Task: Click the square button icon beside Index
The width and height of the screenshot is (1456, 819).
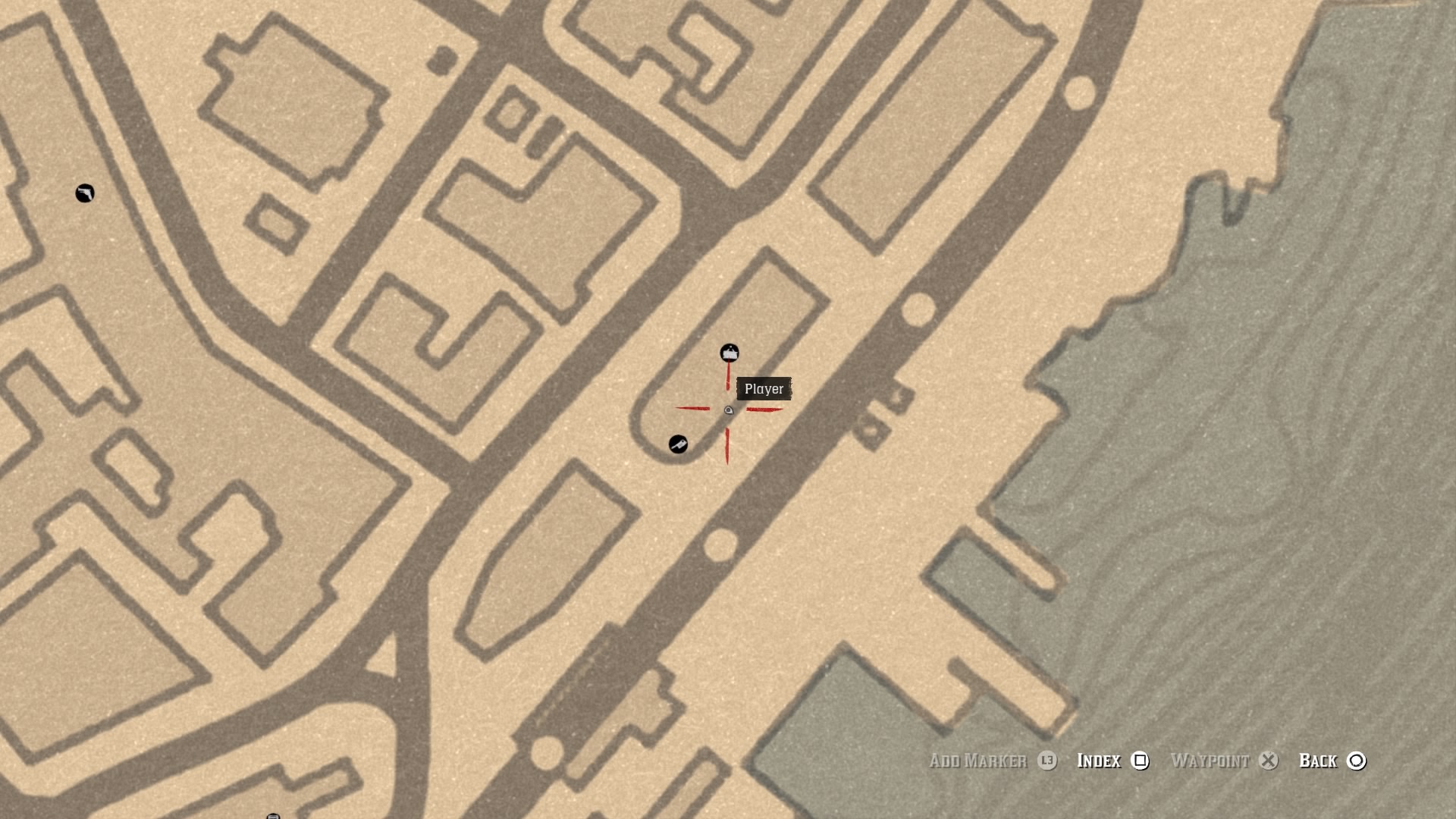Action: tap(1140, 761)
